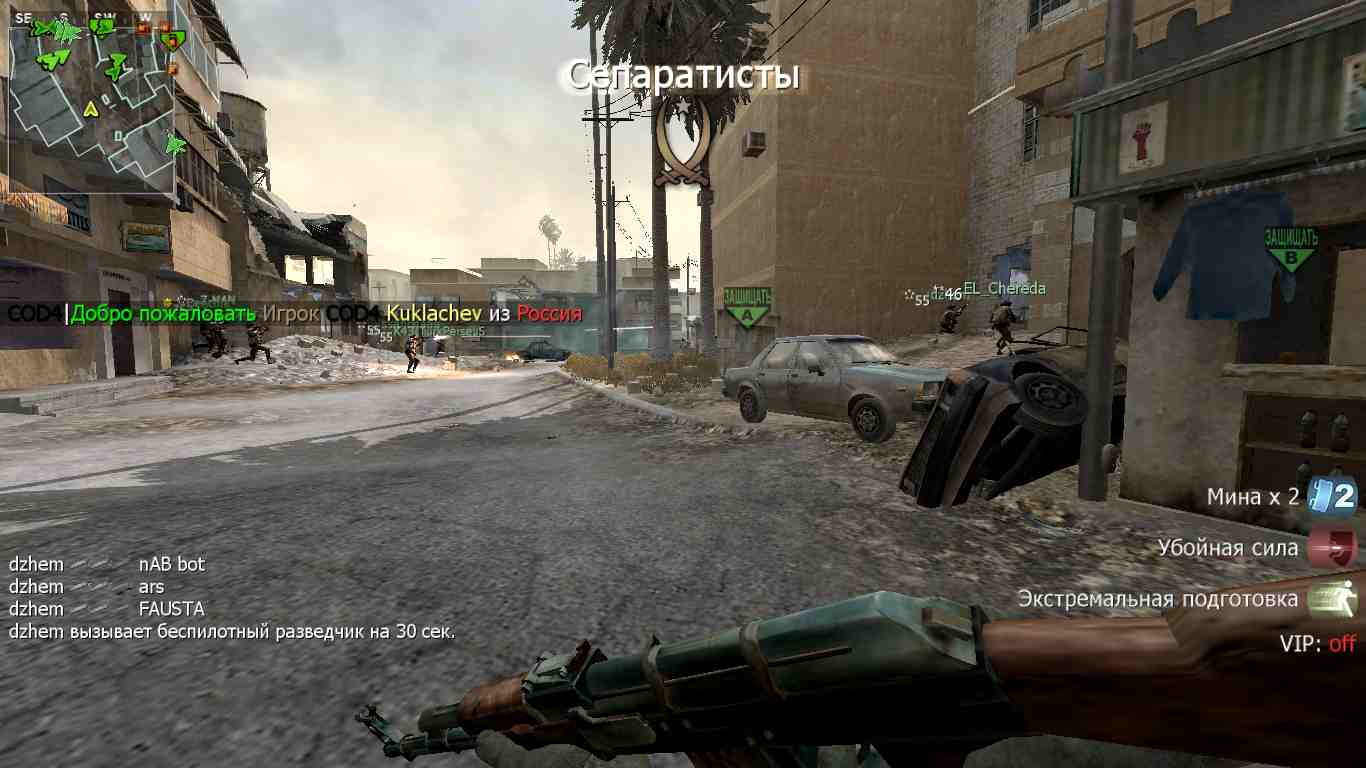Select the ЗАЩИЩАТЬ A objective marker
This screenshot has height=768, width=1366.
pyautogui.click(x=746, y=307)
